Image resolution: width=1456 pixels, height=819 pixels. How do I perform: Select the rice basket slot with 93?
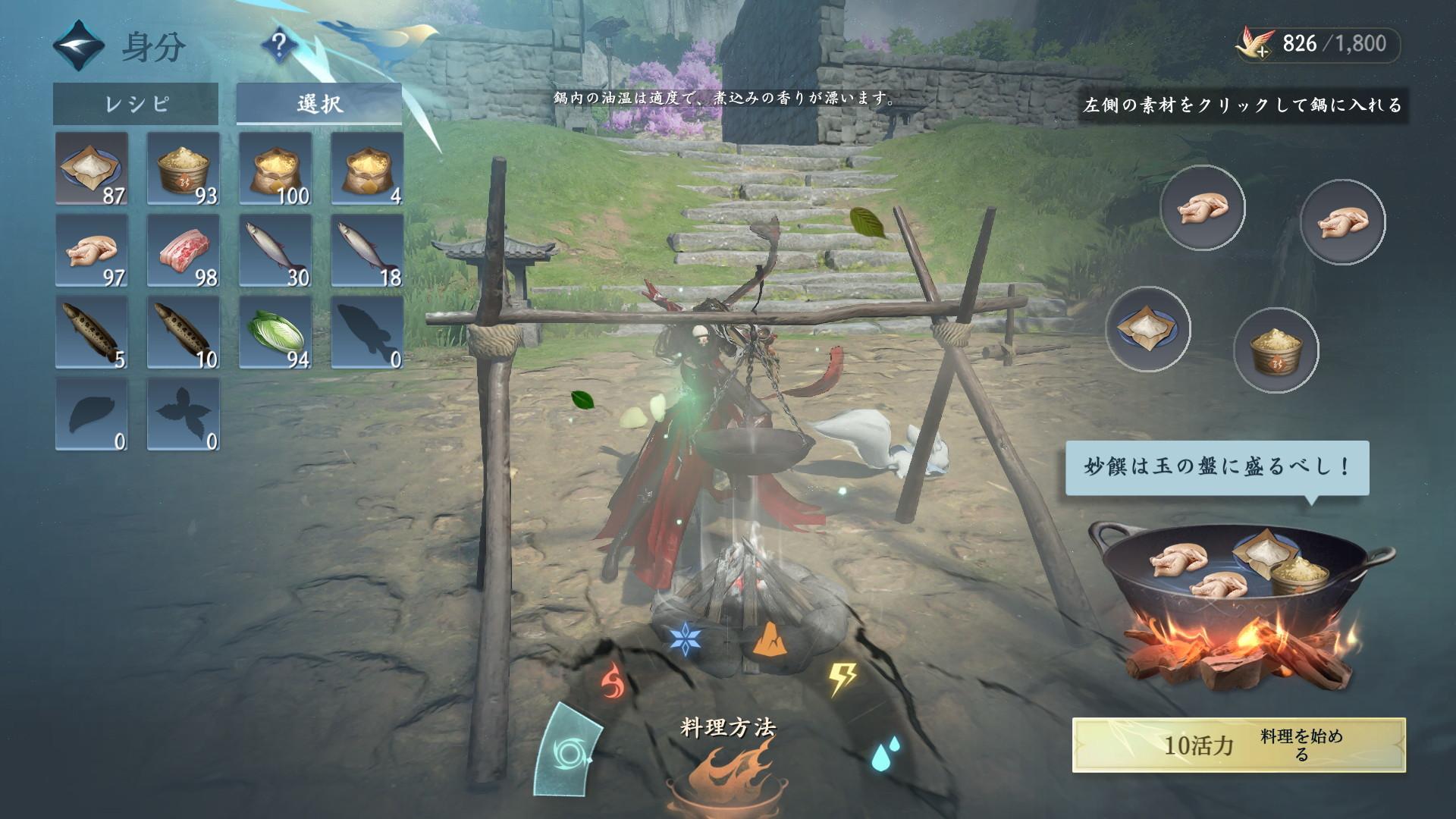pyautogui.click(x=184, y=168)
